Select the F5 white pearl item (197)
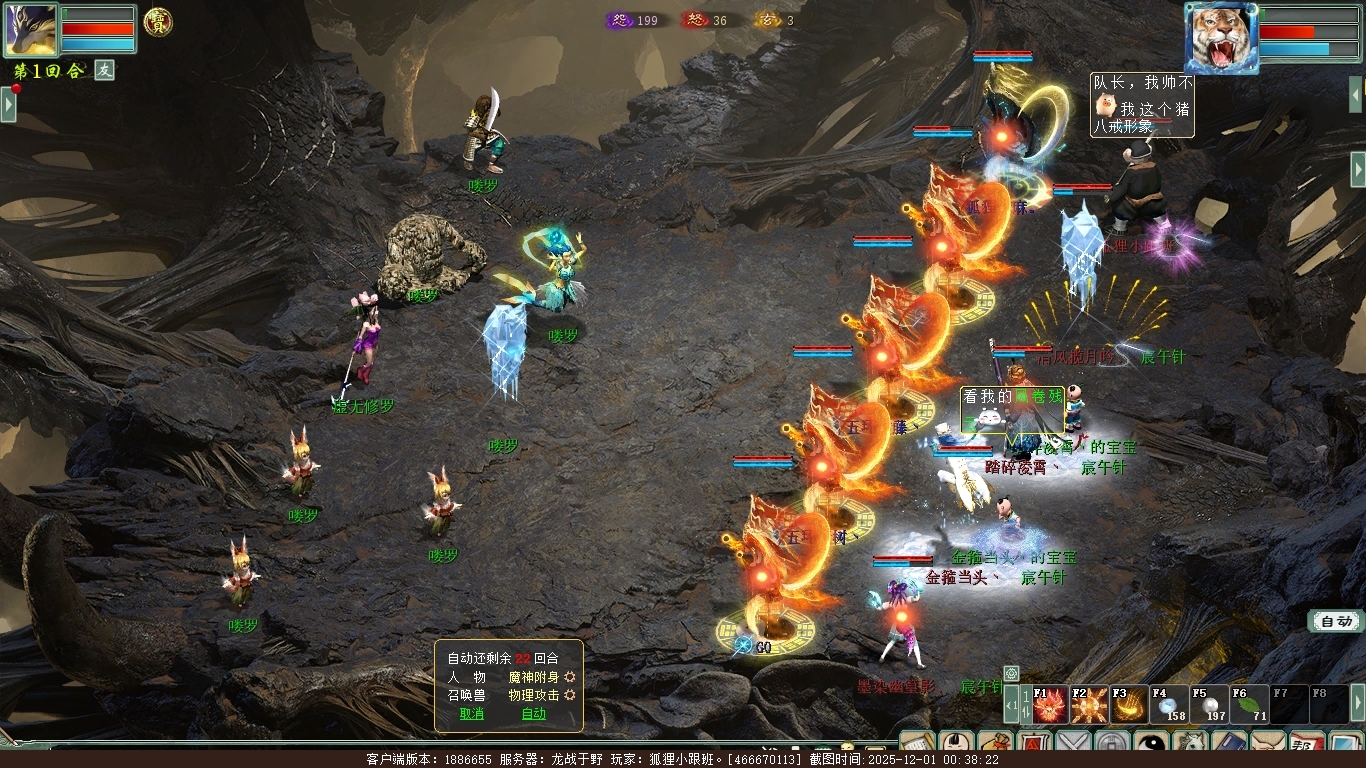1366x768 pixels. [x=1209, y=705]
